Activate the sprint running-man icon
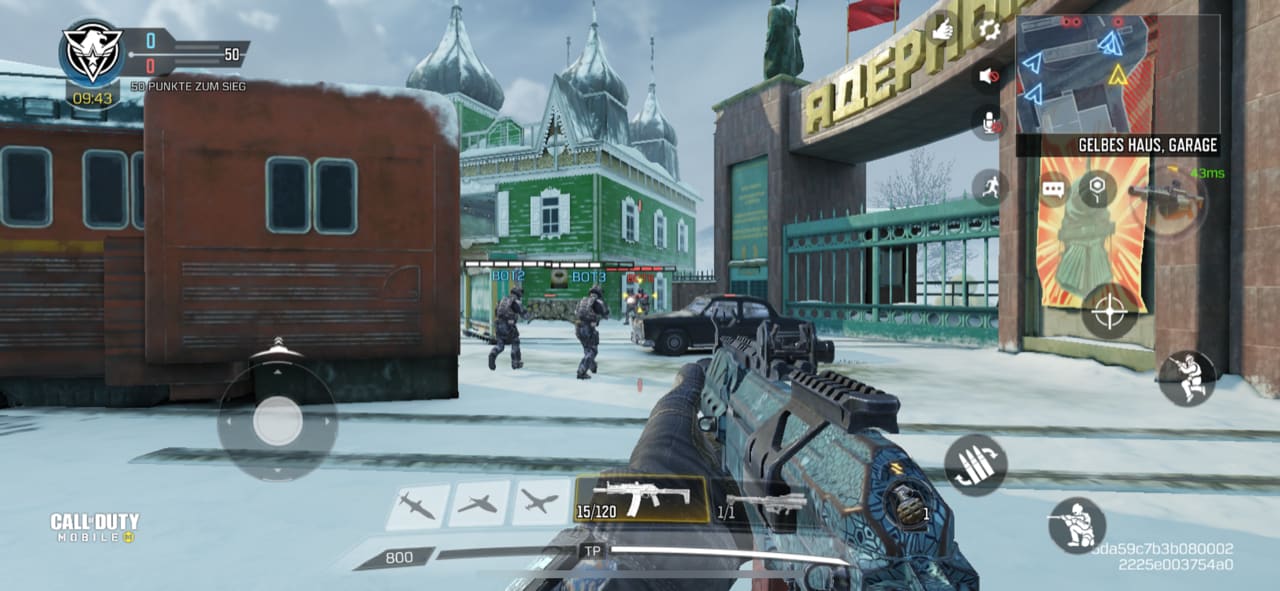Viewport: 1280px width, 591px height. [x=988, y=186]
